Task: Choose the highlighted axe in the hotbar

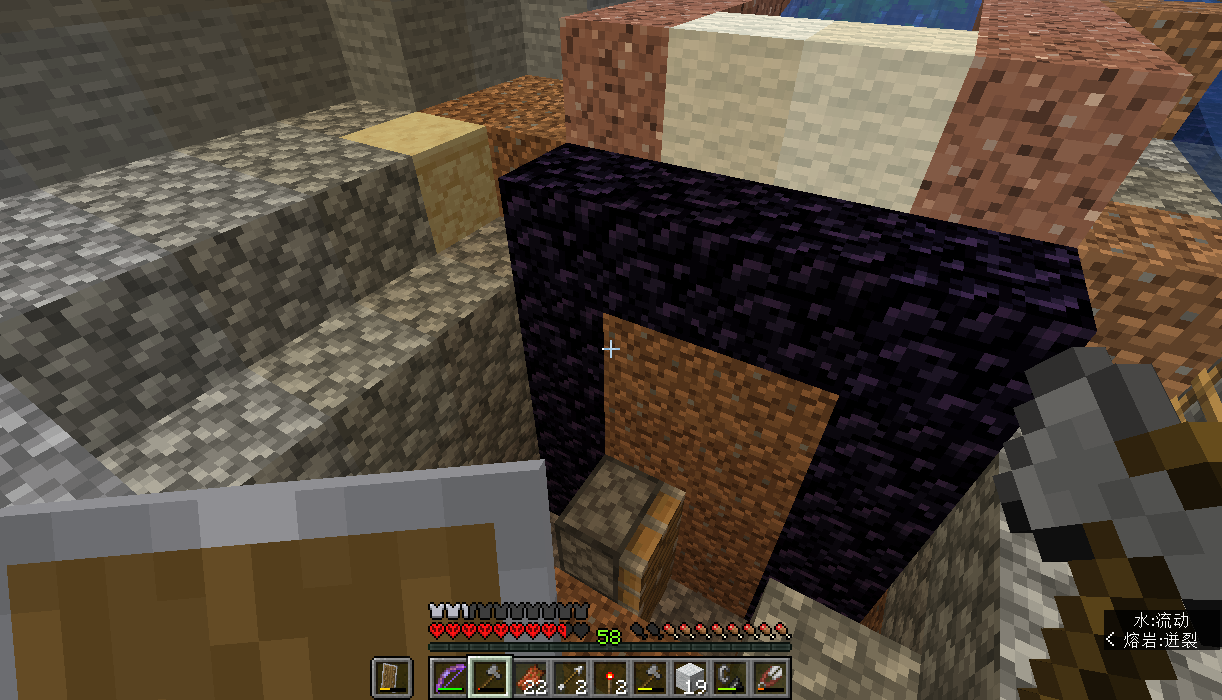Action: (490, 678)
